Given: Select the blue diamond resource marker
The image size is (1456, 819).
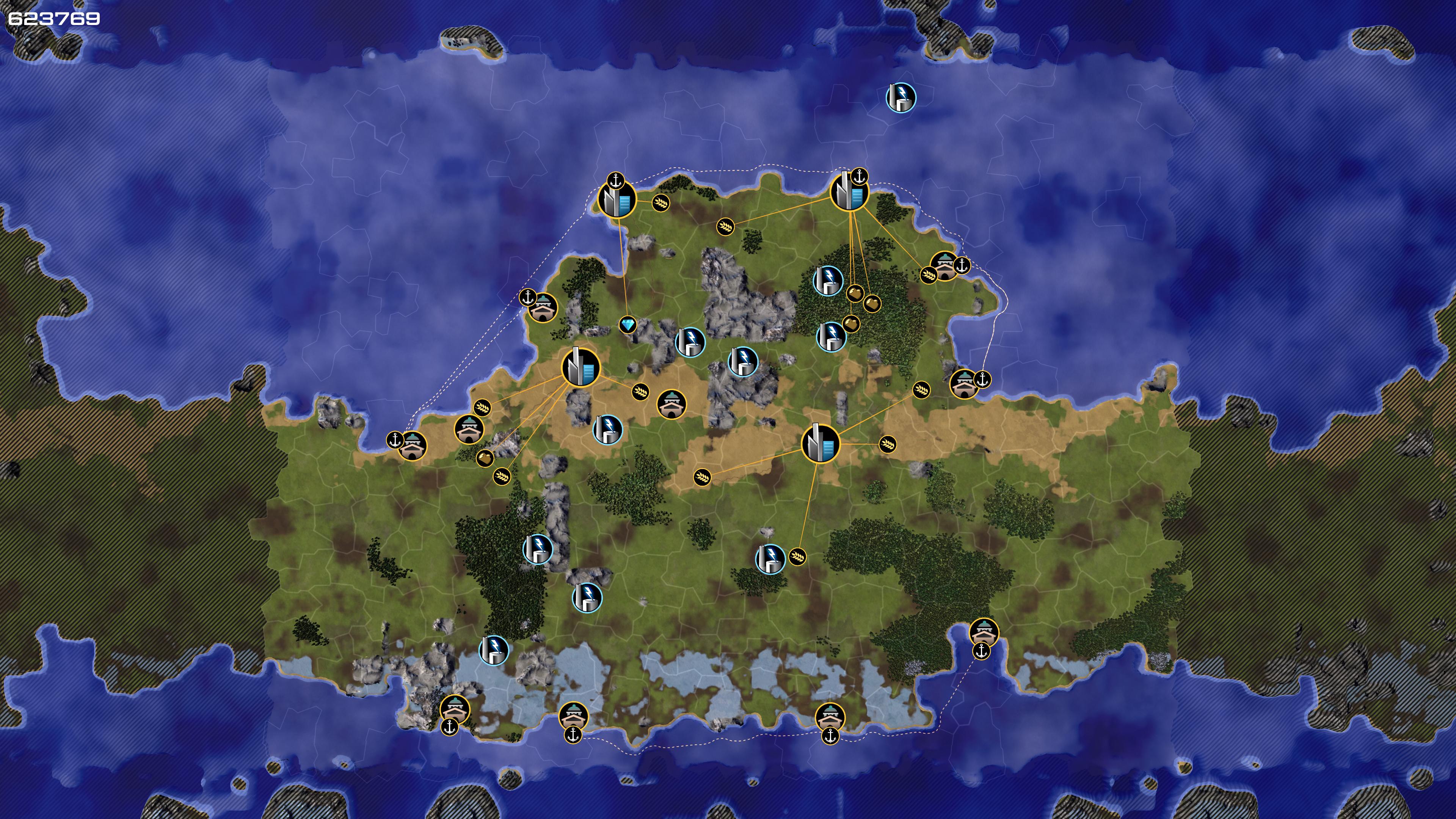Looking at the screenshot, I should (628, 325).
